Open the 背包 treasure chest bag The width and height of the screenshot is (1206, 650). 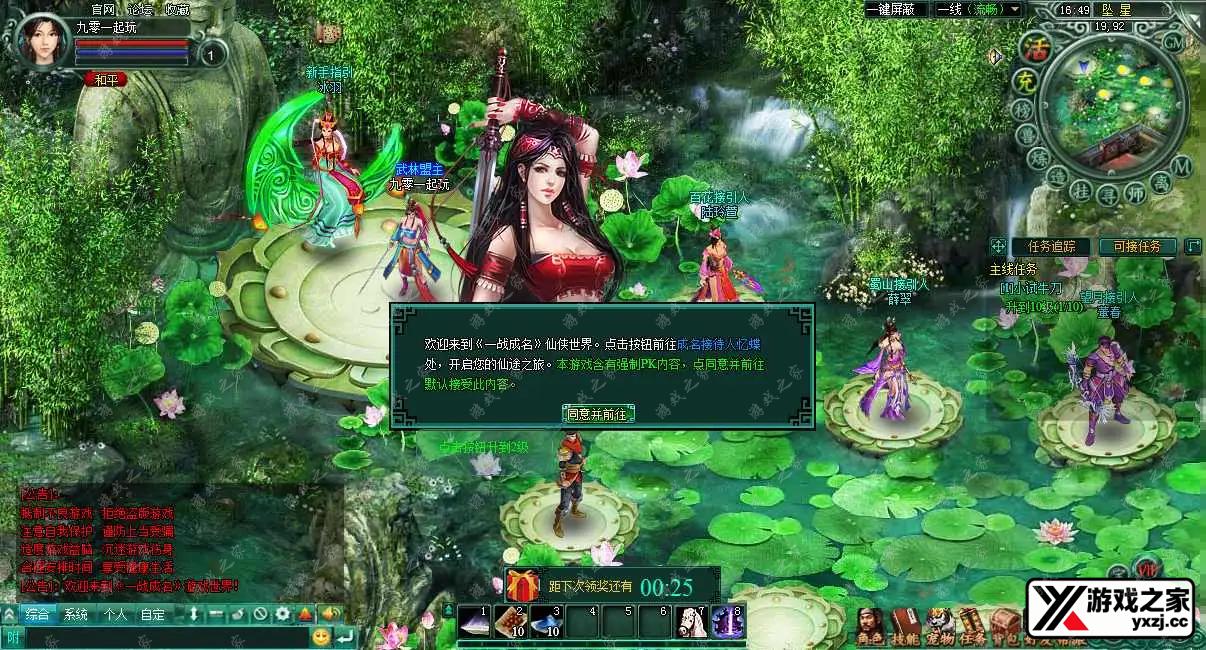[x=1006, y=624]
